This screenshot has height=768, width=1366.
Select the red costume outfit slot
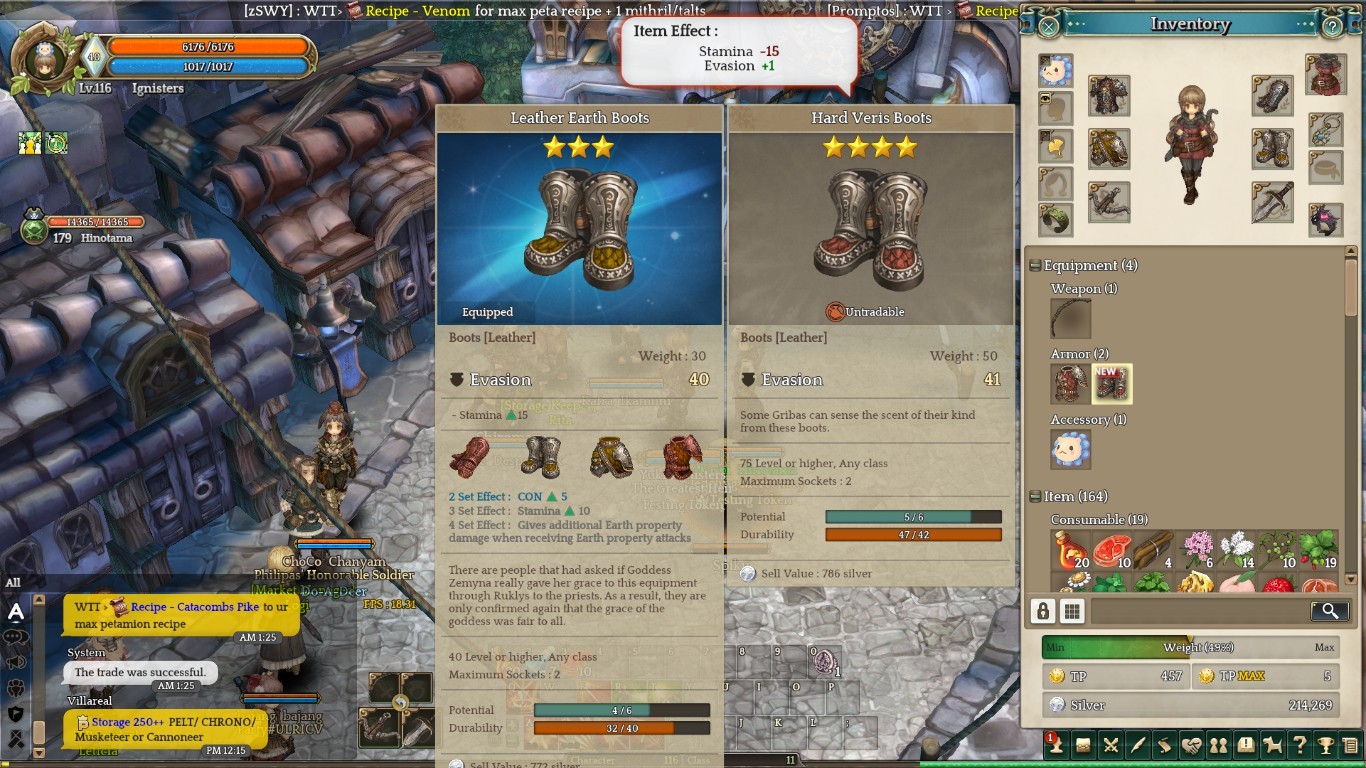[1326, 75]
